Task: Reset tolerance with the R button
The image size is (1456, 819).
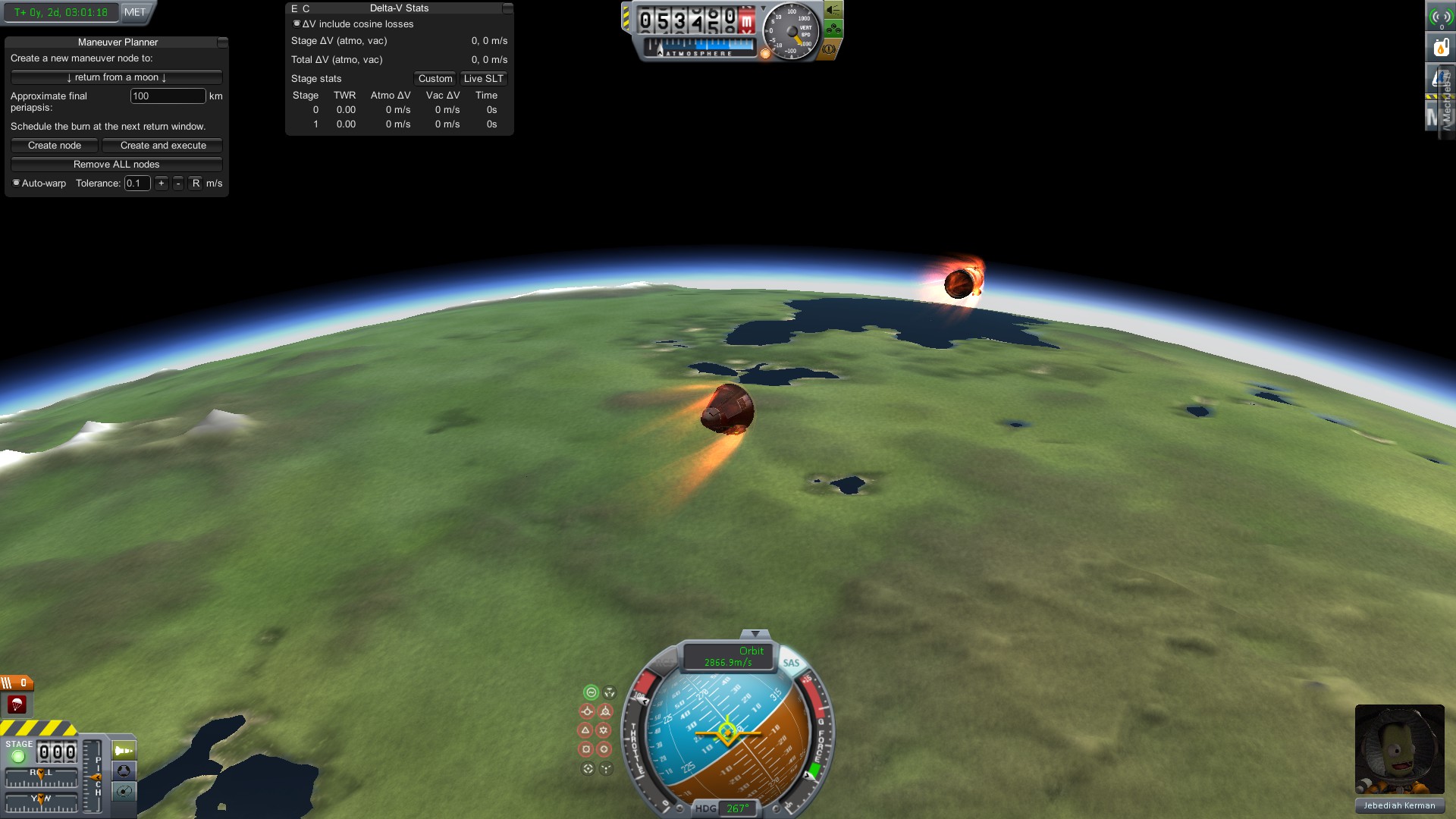Action: pyautogui.click(x=196, y=184)
